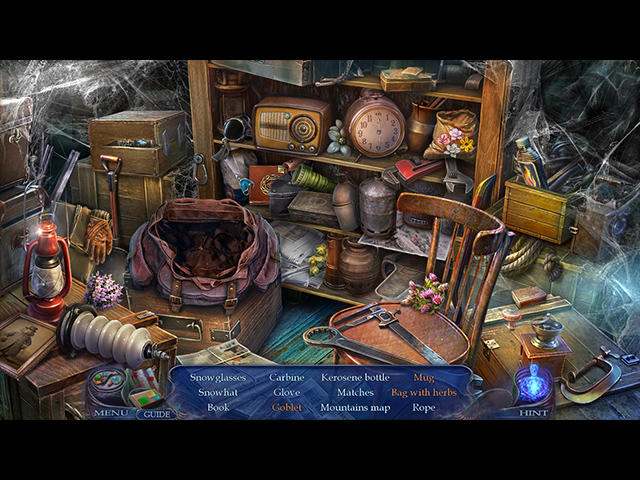The width and height of the screenshot is (640, 480).
Task: Select the orange Goblet entry in the list
Action: [286, 407]
